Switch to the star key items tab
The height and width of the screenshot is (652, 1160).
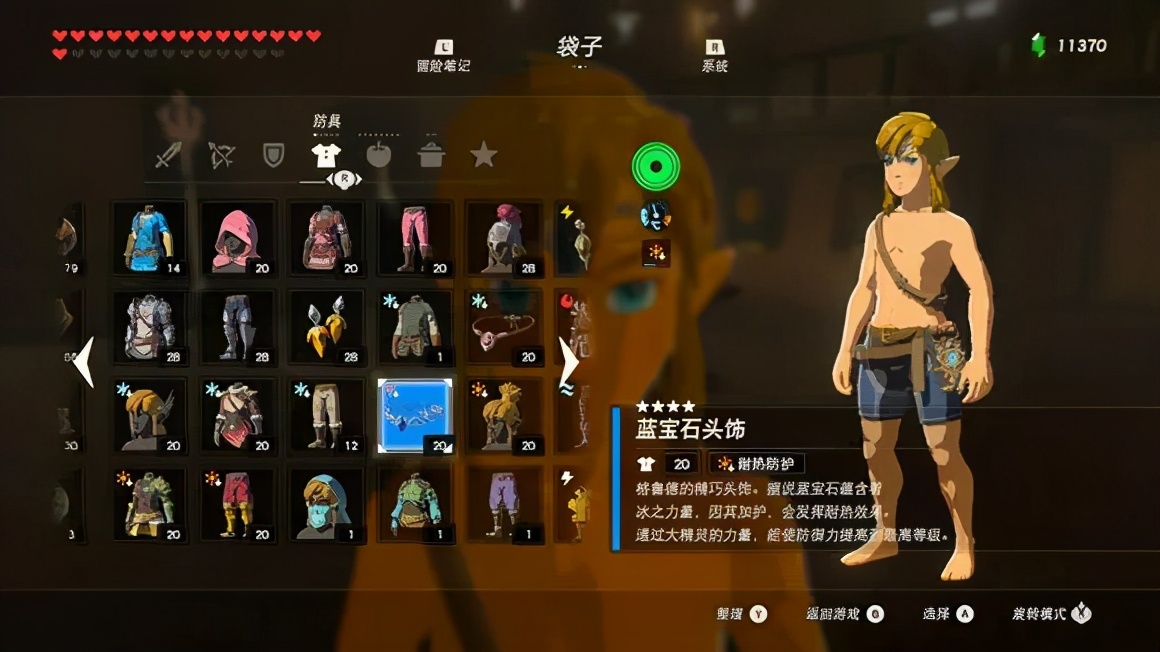click(x=484, y=156)
